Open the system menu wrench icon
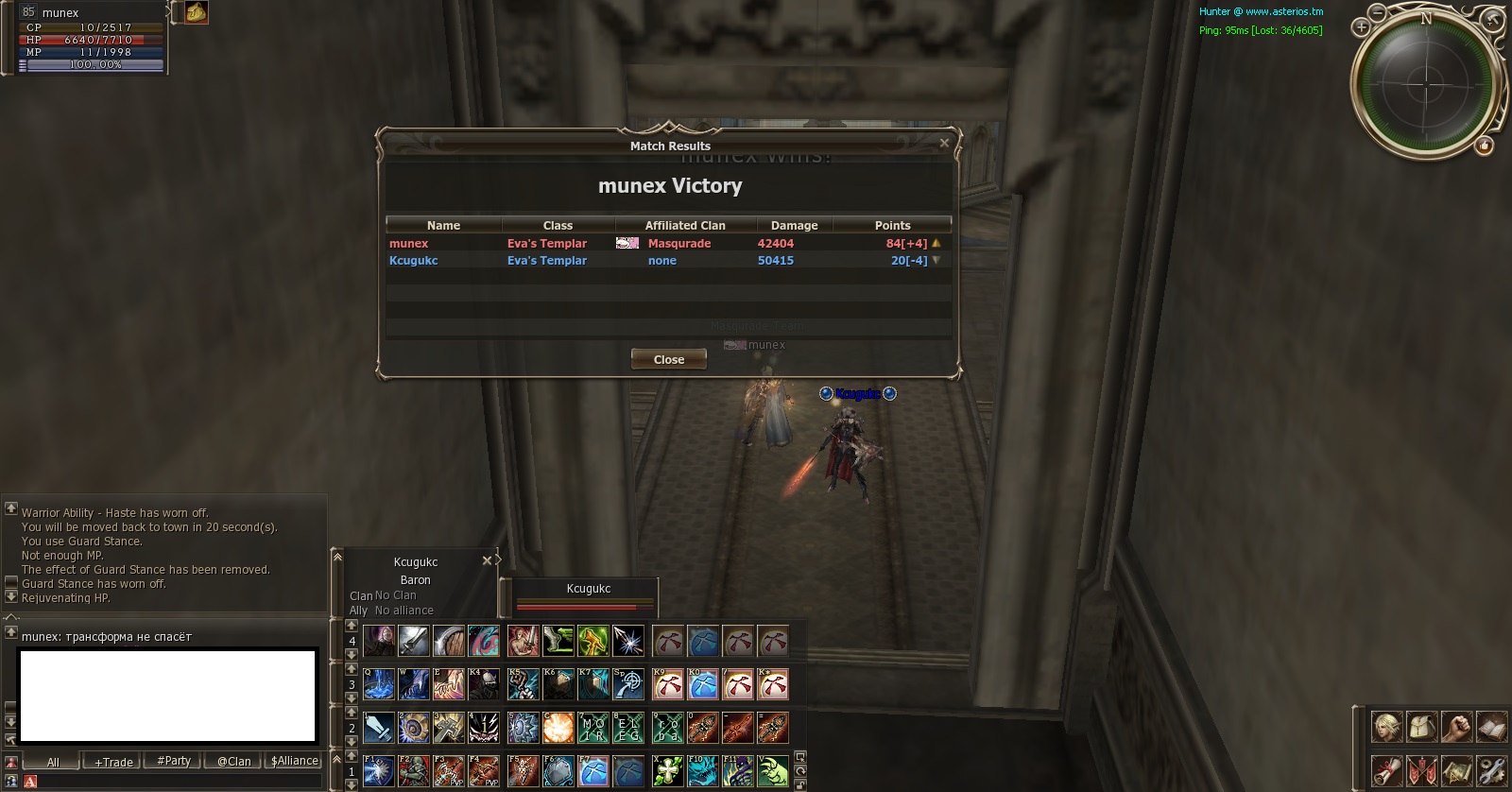The width and height of the screenshot is (1512, 792). 1491,770
